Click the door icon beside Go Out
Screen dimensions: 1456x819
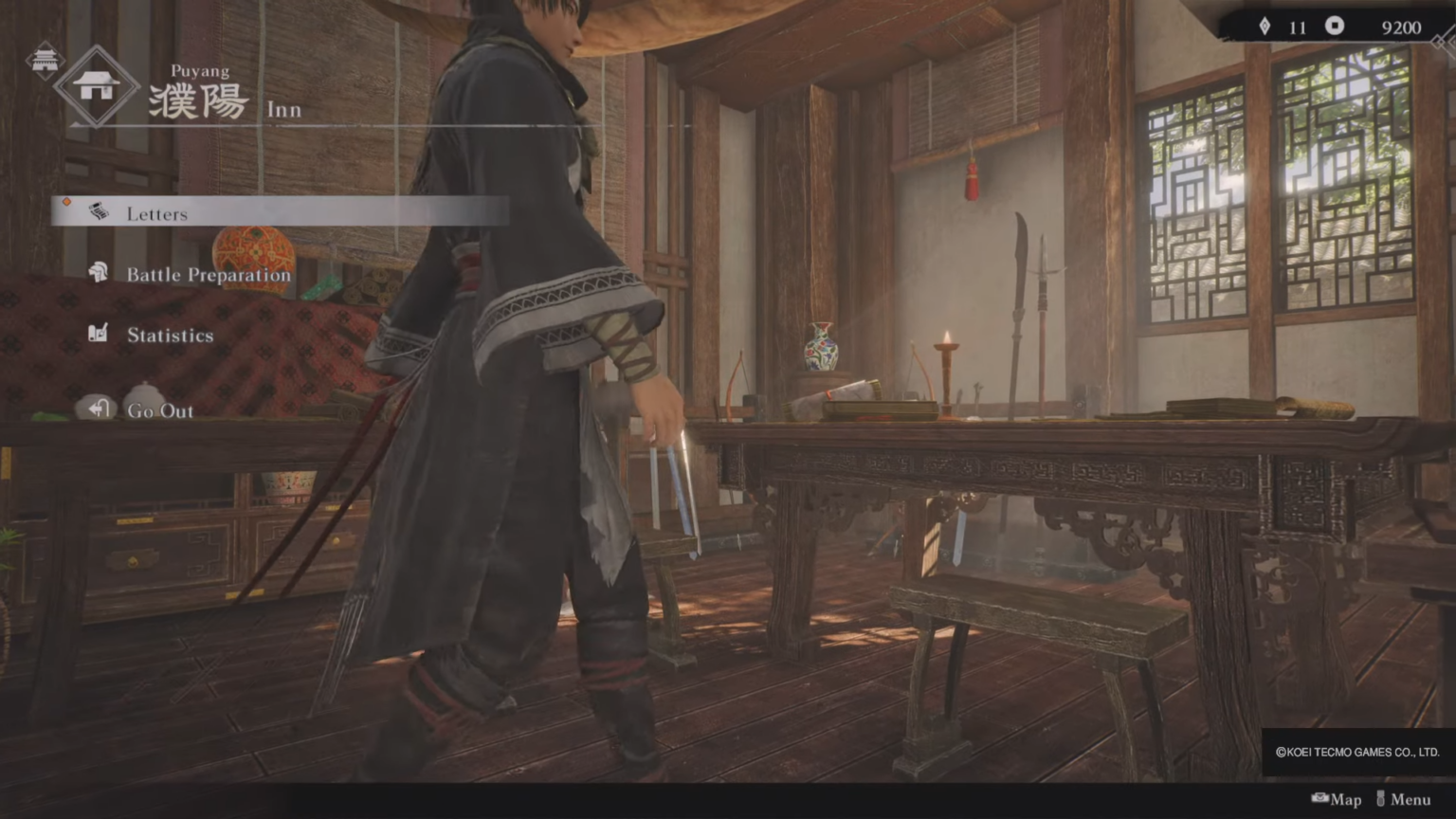click(x=98, y=409)
